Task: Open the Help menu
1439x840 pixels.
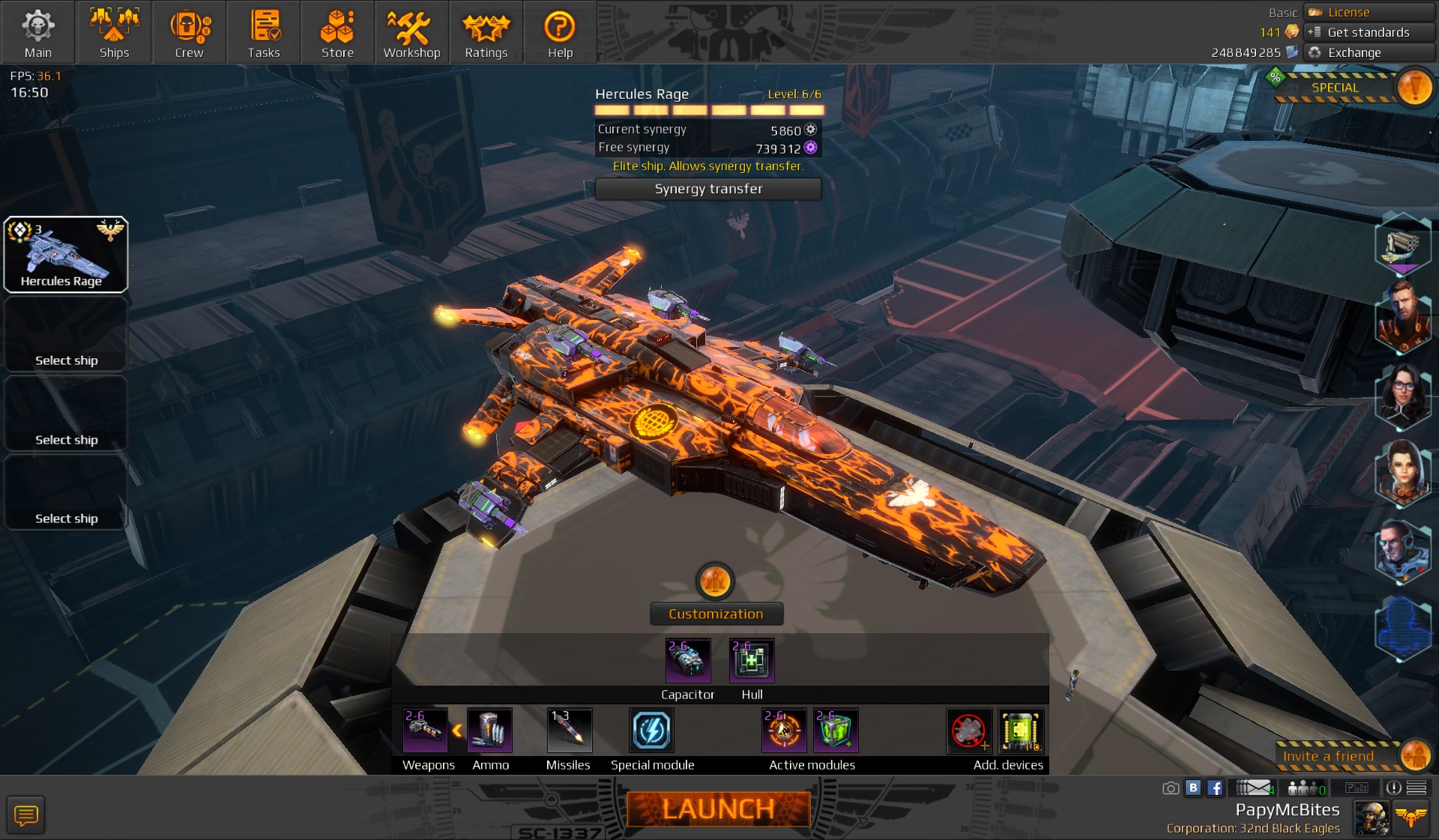Action: pyautogui.click(x=560, y=32)
